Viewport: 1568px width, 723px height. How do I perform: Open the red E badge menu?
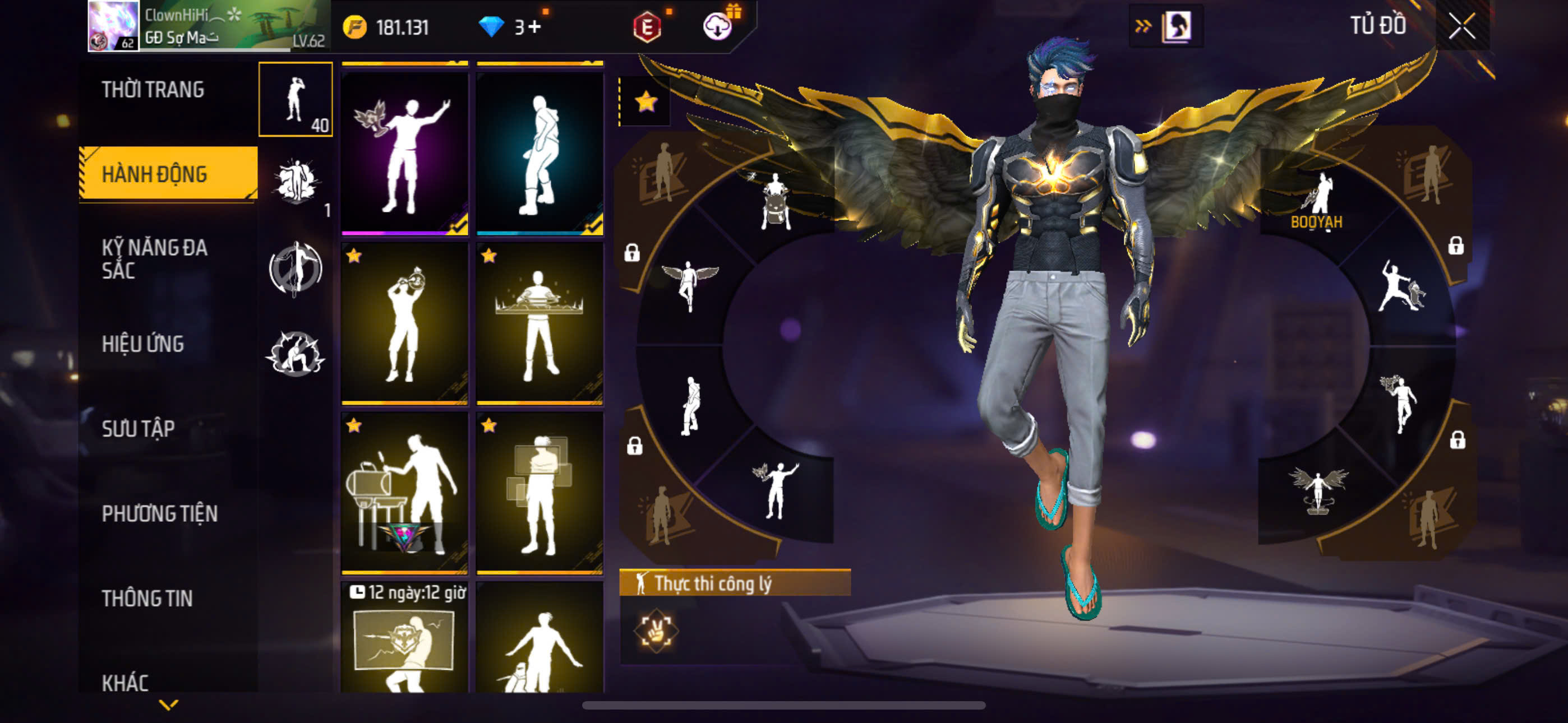click(647, 27)
